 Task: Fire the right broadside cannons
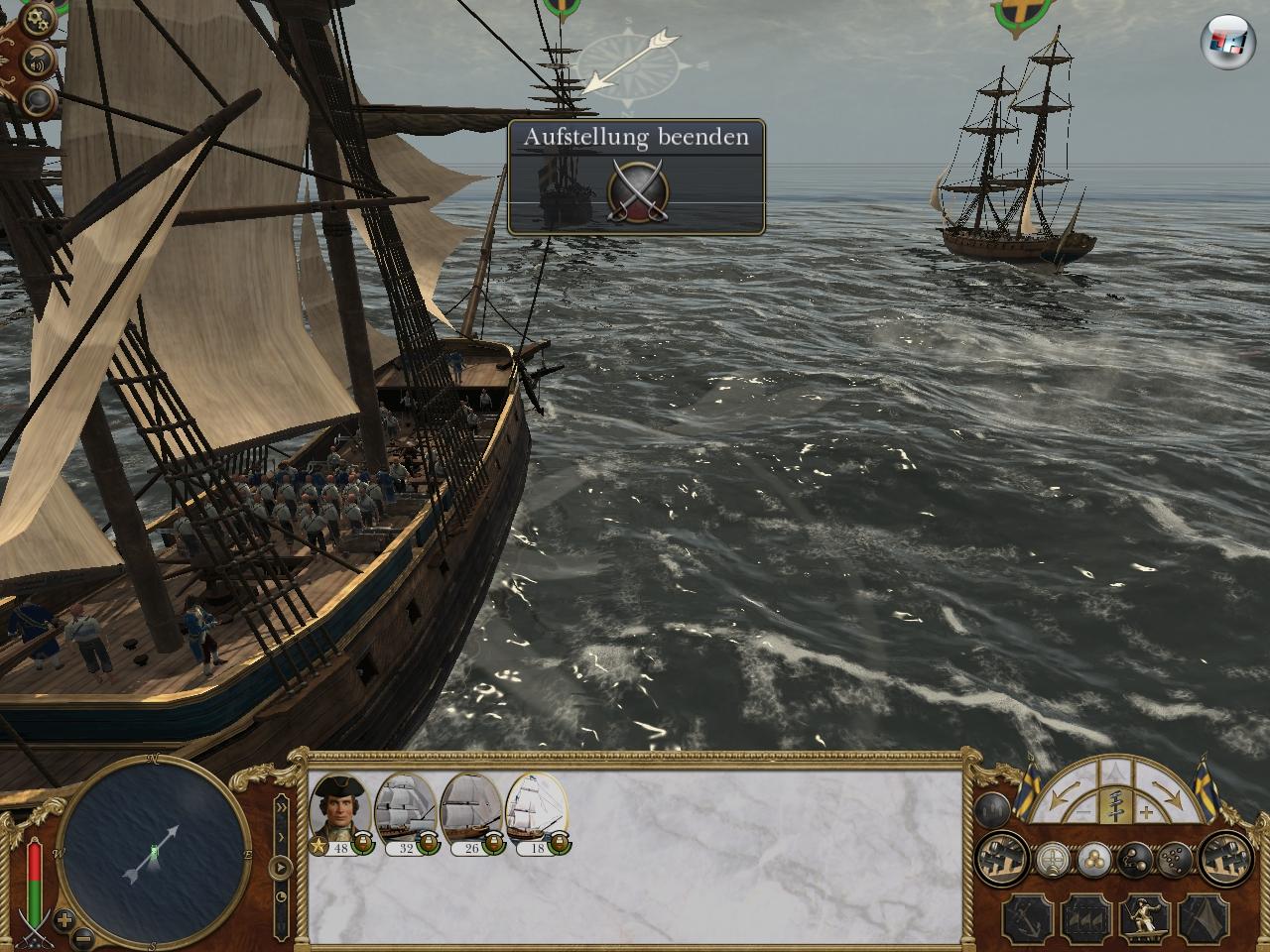point(1224,857)
